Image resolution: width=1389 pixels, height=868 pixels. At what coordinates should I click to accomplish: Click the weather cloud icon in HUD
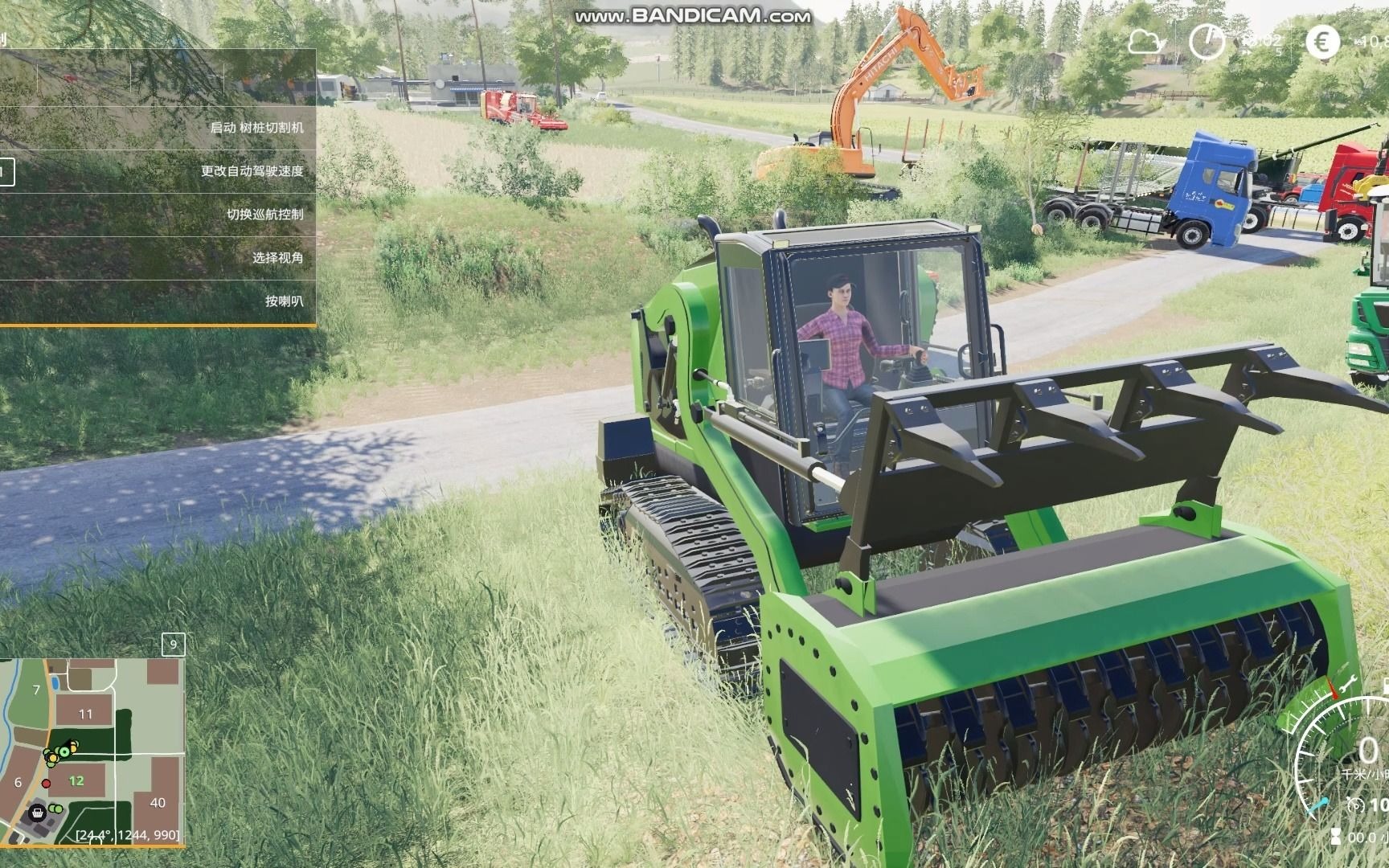click(1145, 40)
